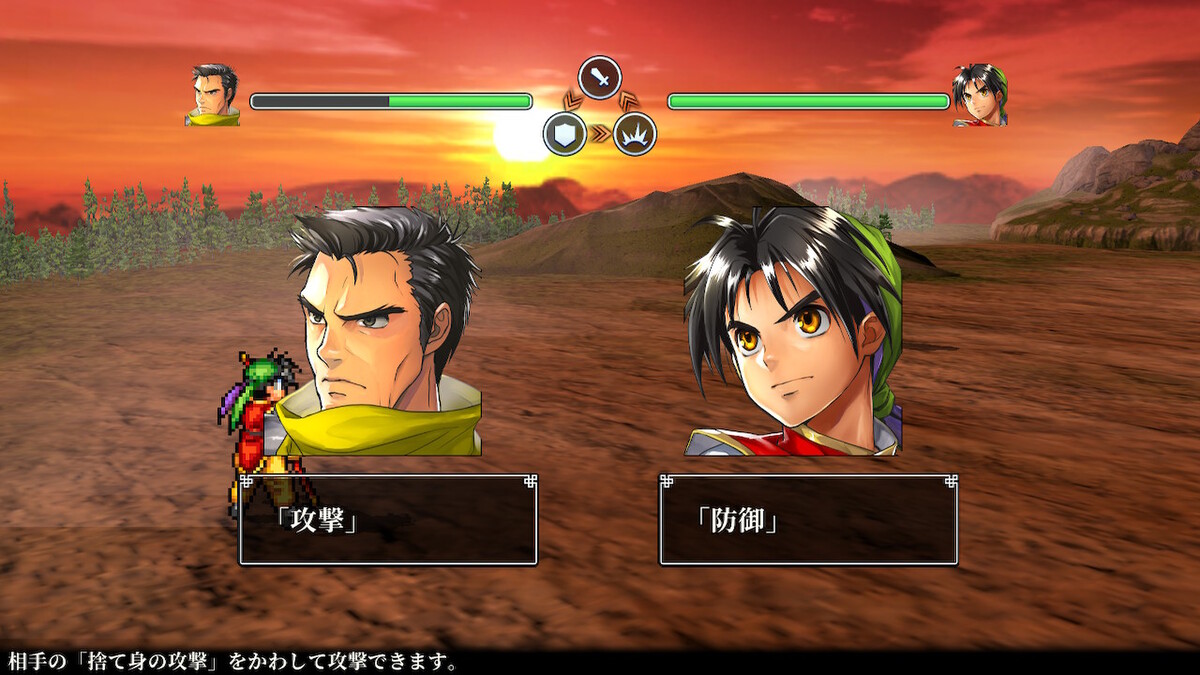This screenshot has height=675, width=1200.
Task: Activate the desperate attack burst icon
Action: tap(634, 134)
